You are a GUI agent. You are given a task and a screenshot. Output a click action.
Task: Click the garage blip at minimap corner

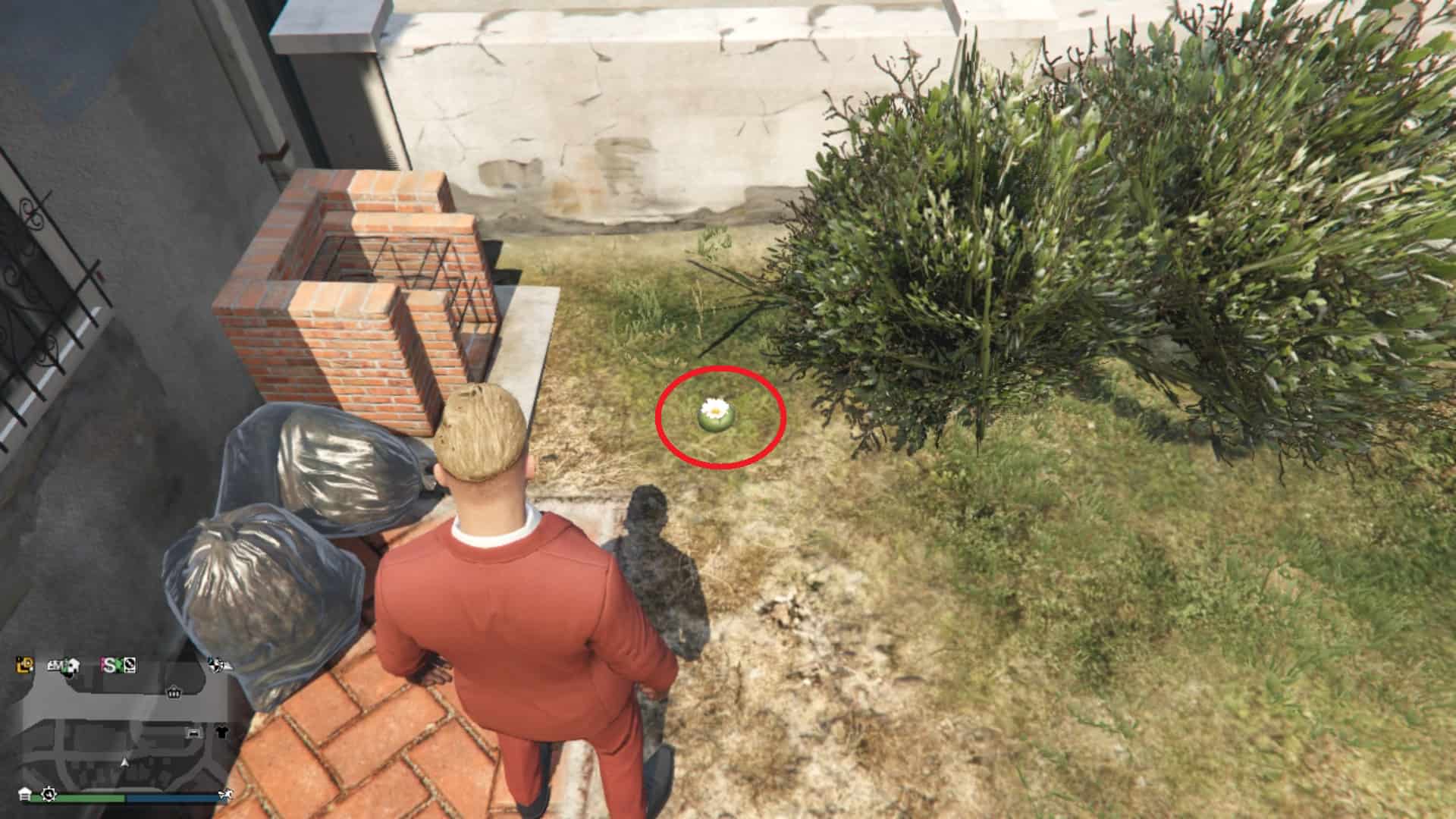pos(25,794)
